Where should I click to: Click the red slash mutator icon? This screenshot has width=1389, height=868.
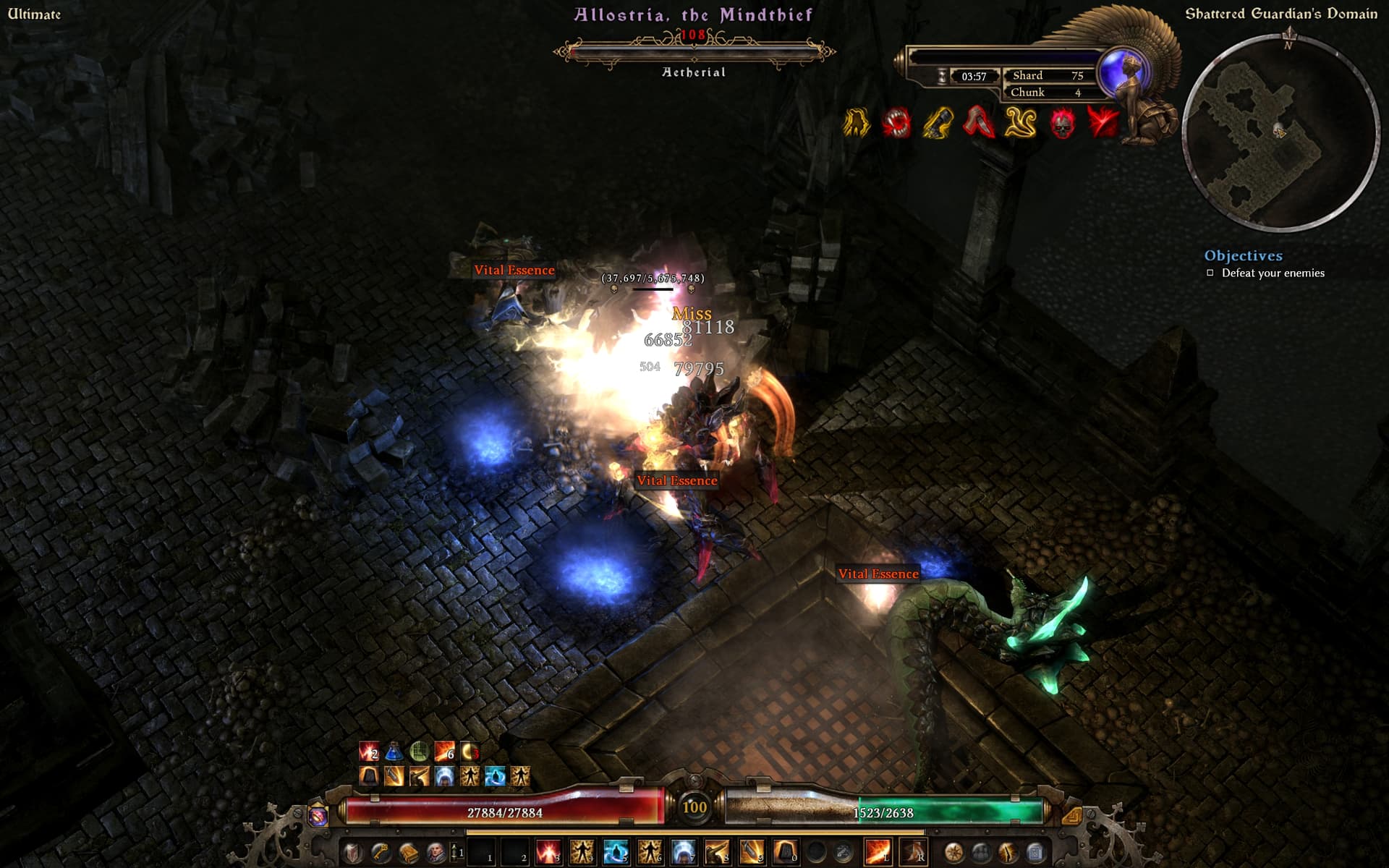1102,123
